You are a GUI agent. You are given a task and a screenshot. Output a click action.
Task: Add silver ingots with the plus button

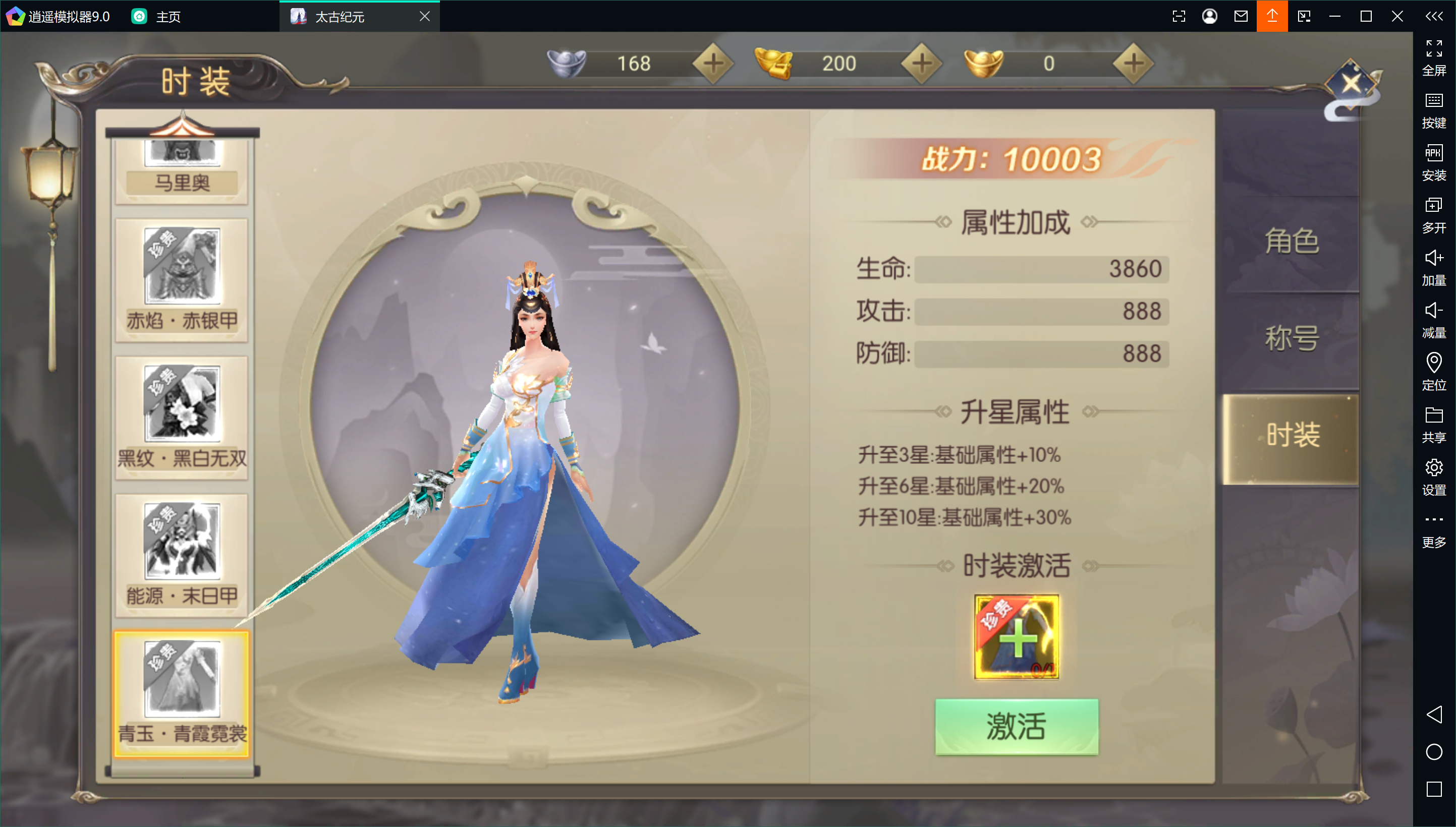pos(713,63)
